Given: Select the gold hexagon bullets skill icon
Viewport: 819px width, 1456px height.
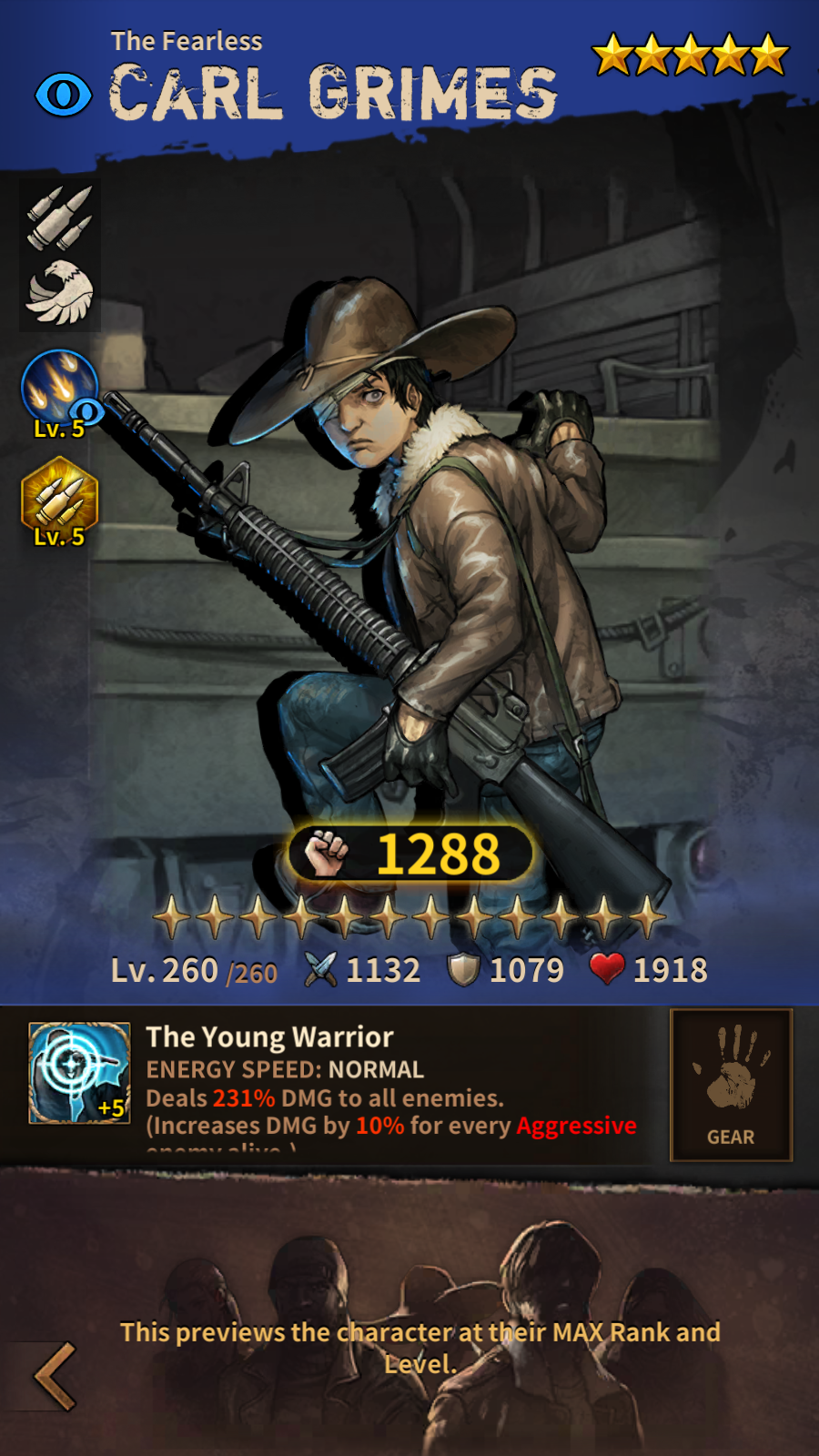Looking at the screenshot, I should [x=59, y=496].
